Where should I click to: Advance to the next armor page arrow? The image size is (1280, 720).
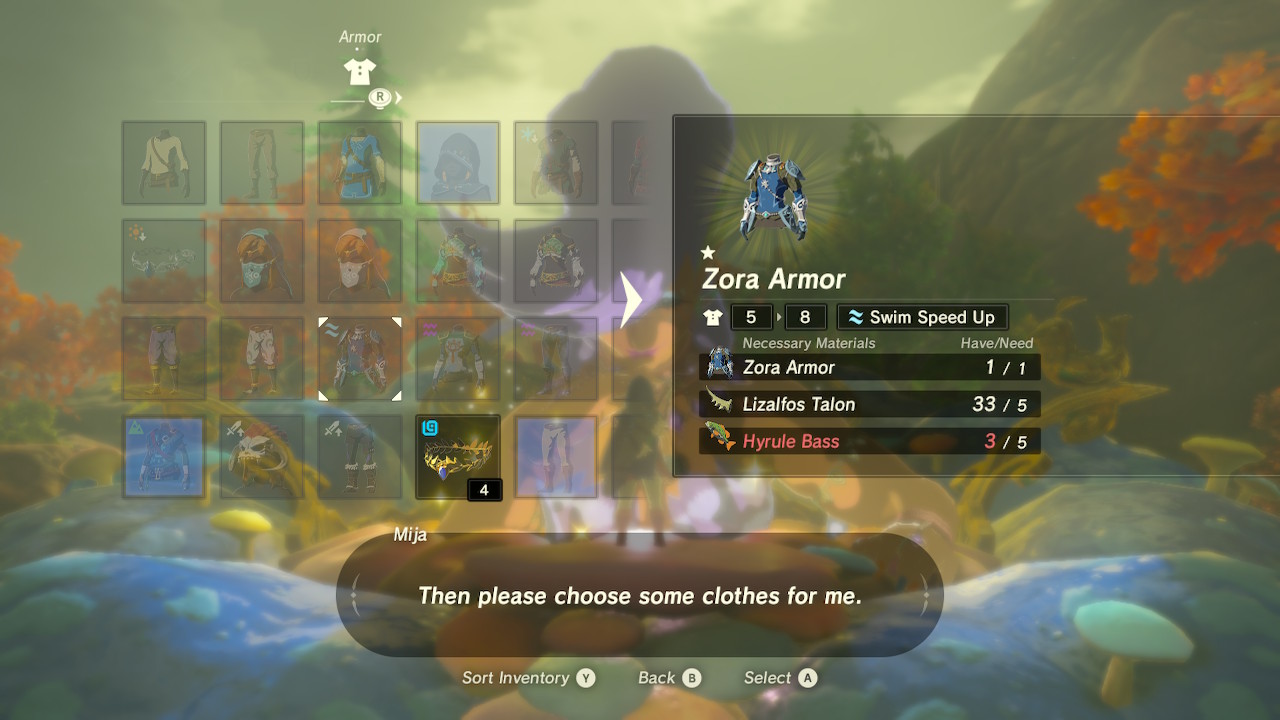631,300
